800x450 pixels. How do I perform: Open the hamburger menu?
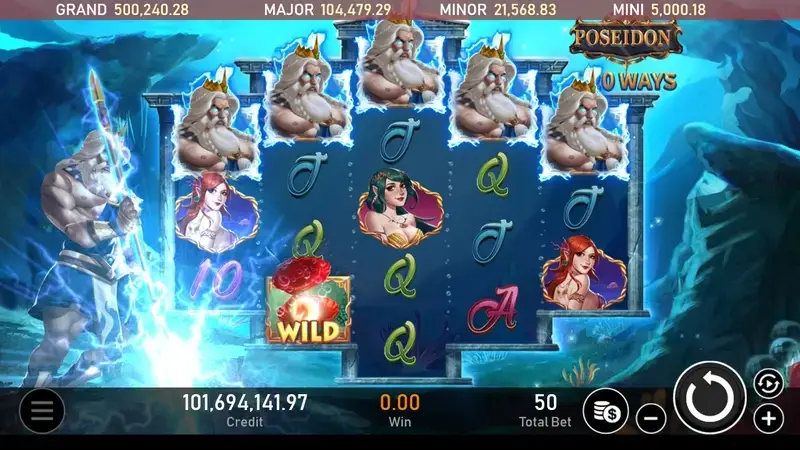(x=41, y=409)
